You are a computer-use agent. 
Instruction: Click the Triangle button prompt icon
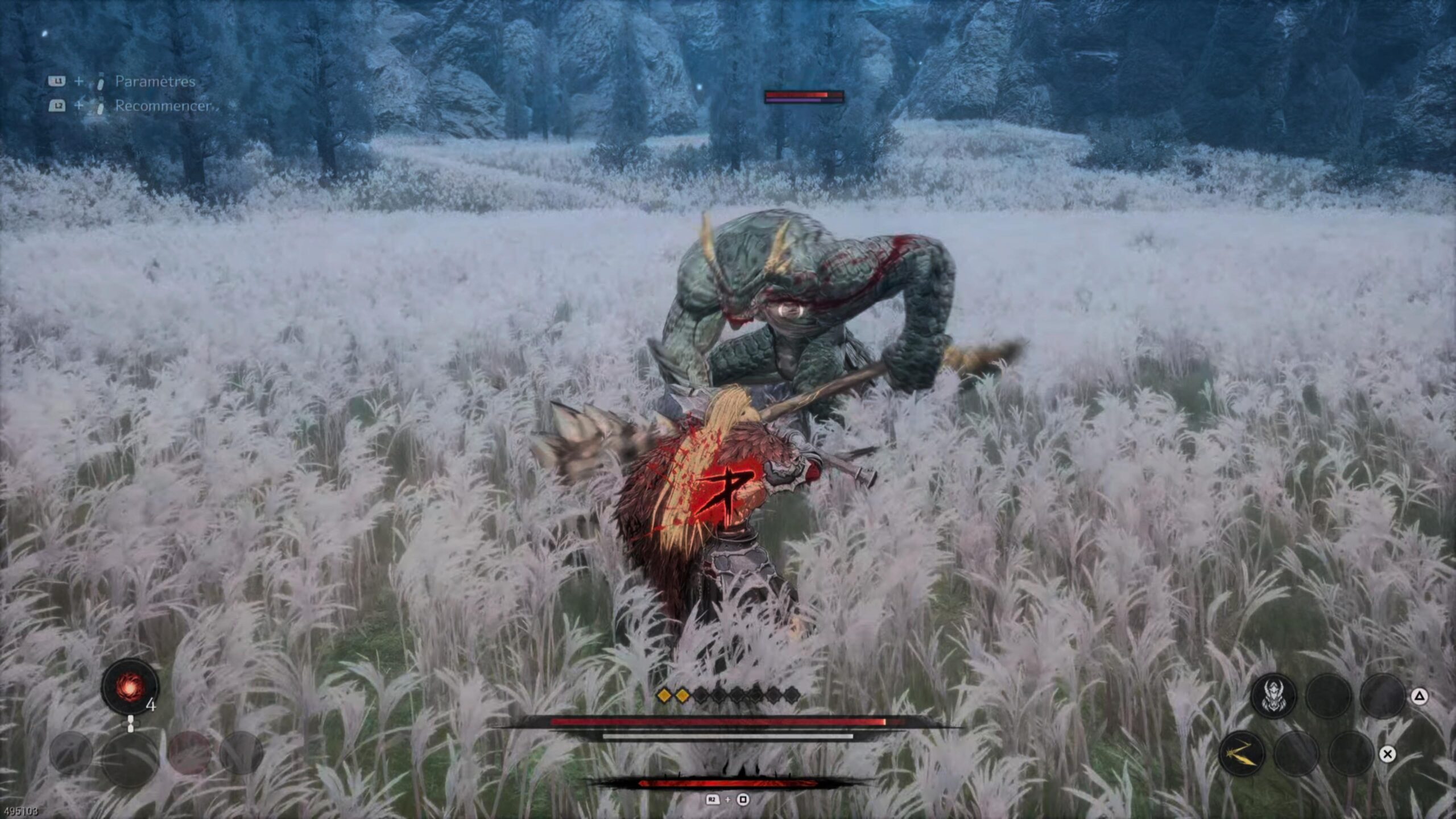[1420, 697]
